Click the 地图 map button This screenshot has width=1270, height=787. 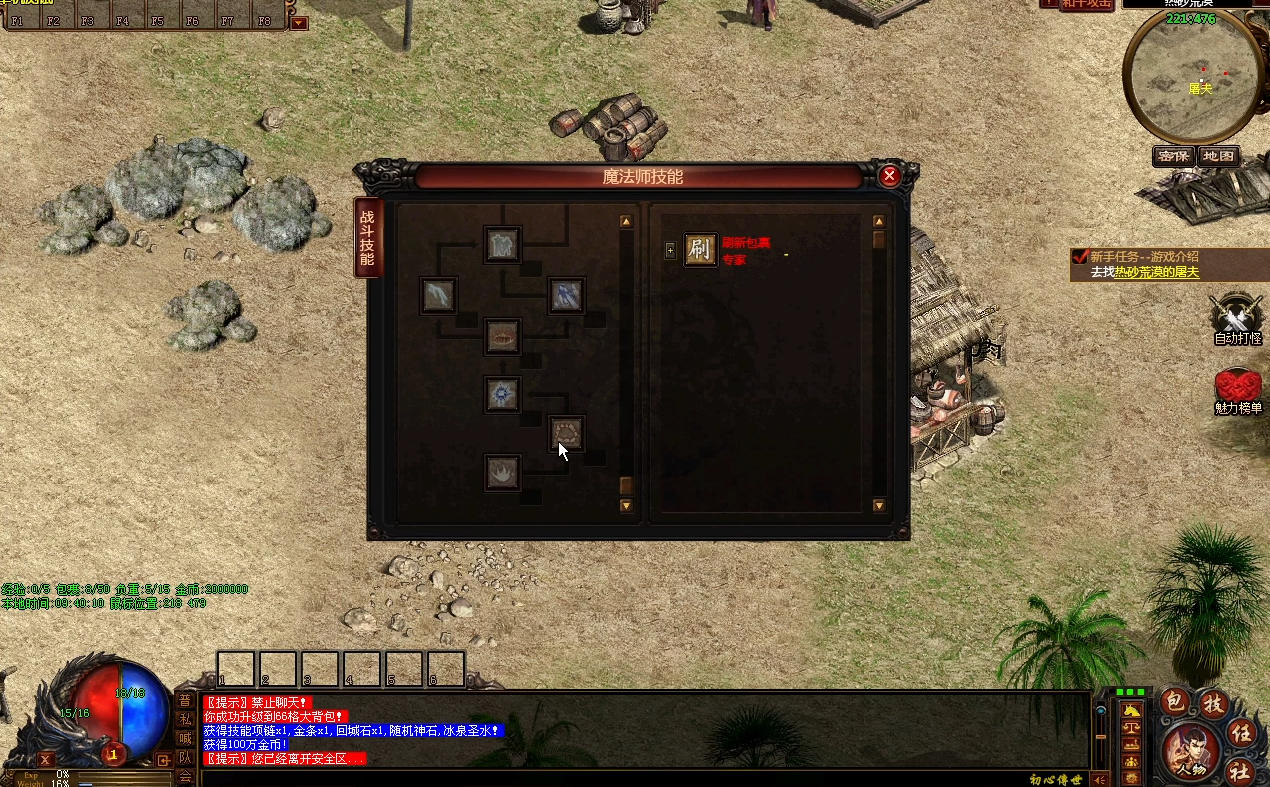[1219, 156]
